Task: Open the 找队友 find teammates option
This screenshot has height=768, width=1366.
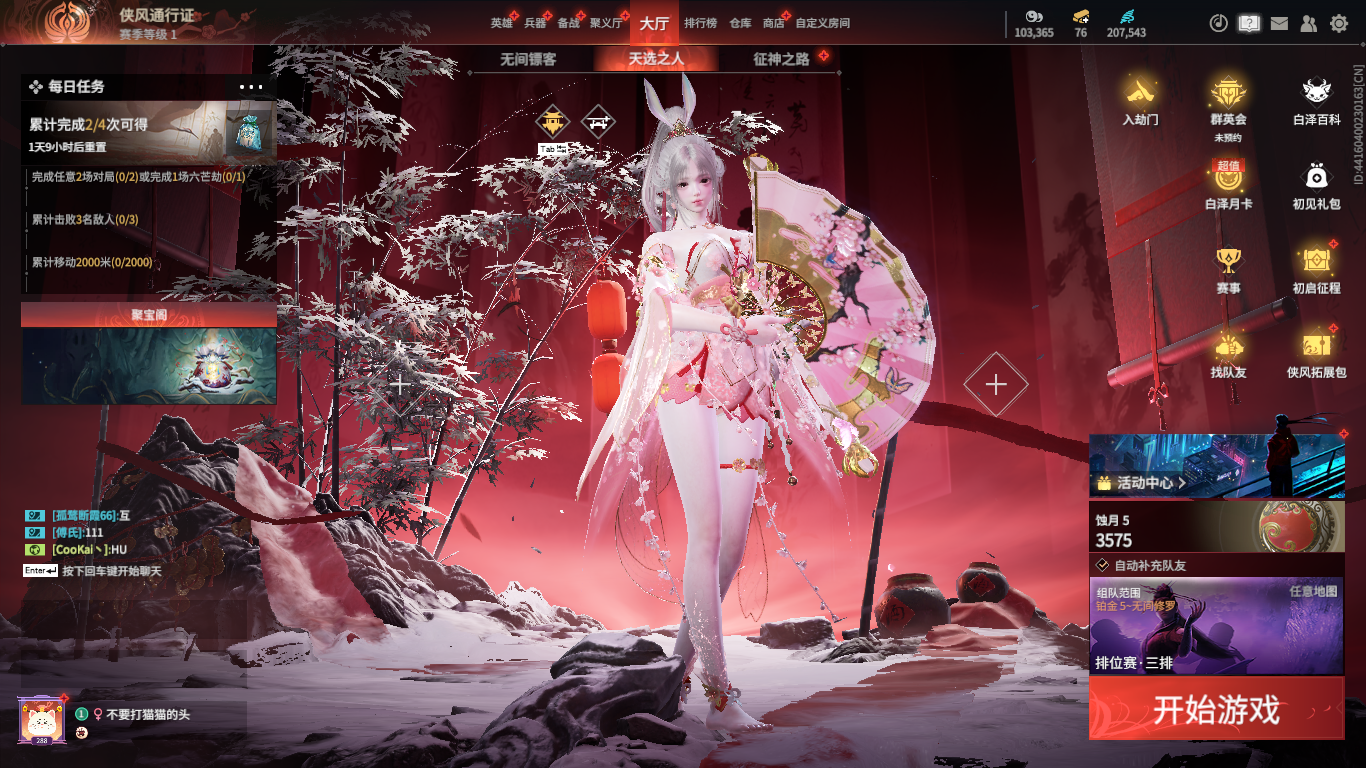Action: point(1228,354)
